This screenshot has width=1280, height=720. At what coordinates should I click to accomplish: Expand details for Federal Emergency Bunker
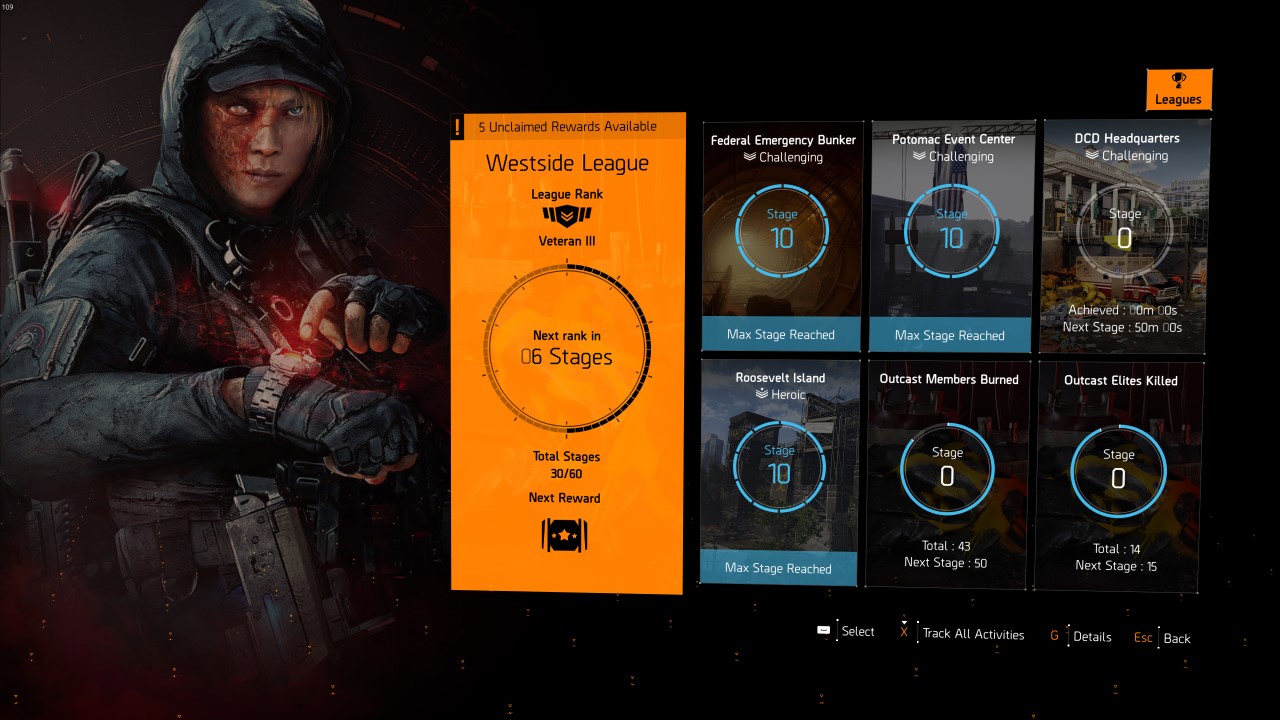[x=781, y=235]
